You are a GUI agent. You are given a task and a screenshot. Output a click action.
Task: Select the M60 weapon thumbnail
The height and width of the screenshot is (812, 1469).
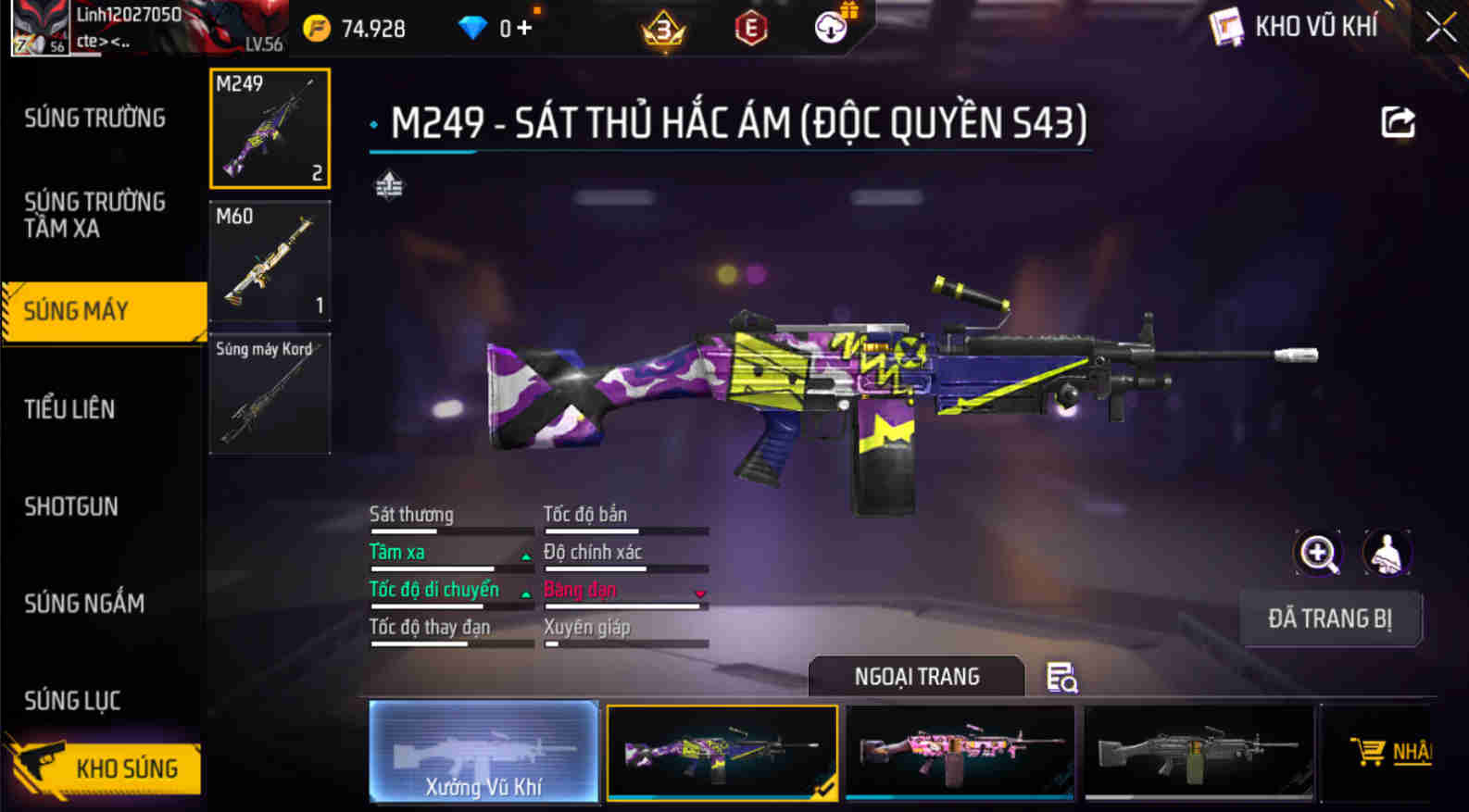(x=270, y=262)
